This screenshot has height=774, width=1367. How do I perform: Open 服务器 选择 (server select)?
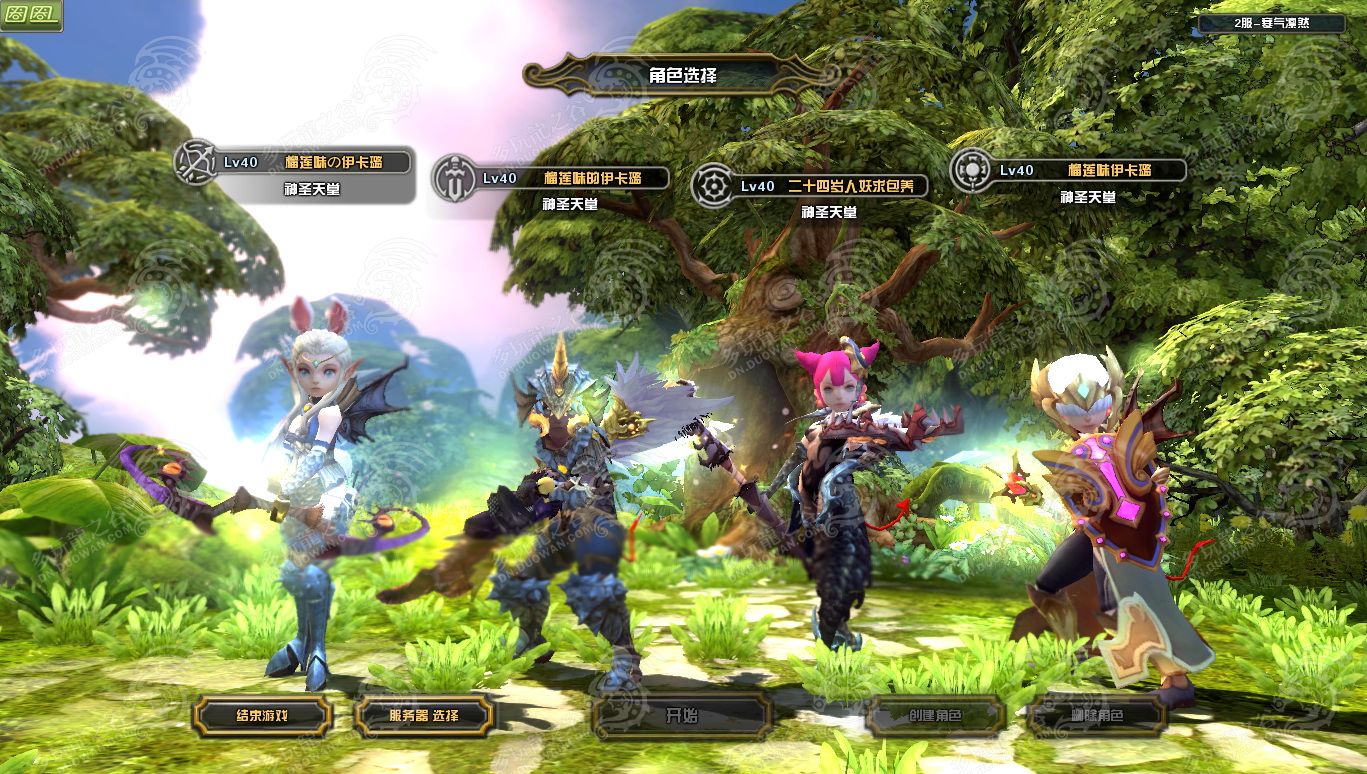[x=424, y=716]
